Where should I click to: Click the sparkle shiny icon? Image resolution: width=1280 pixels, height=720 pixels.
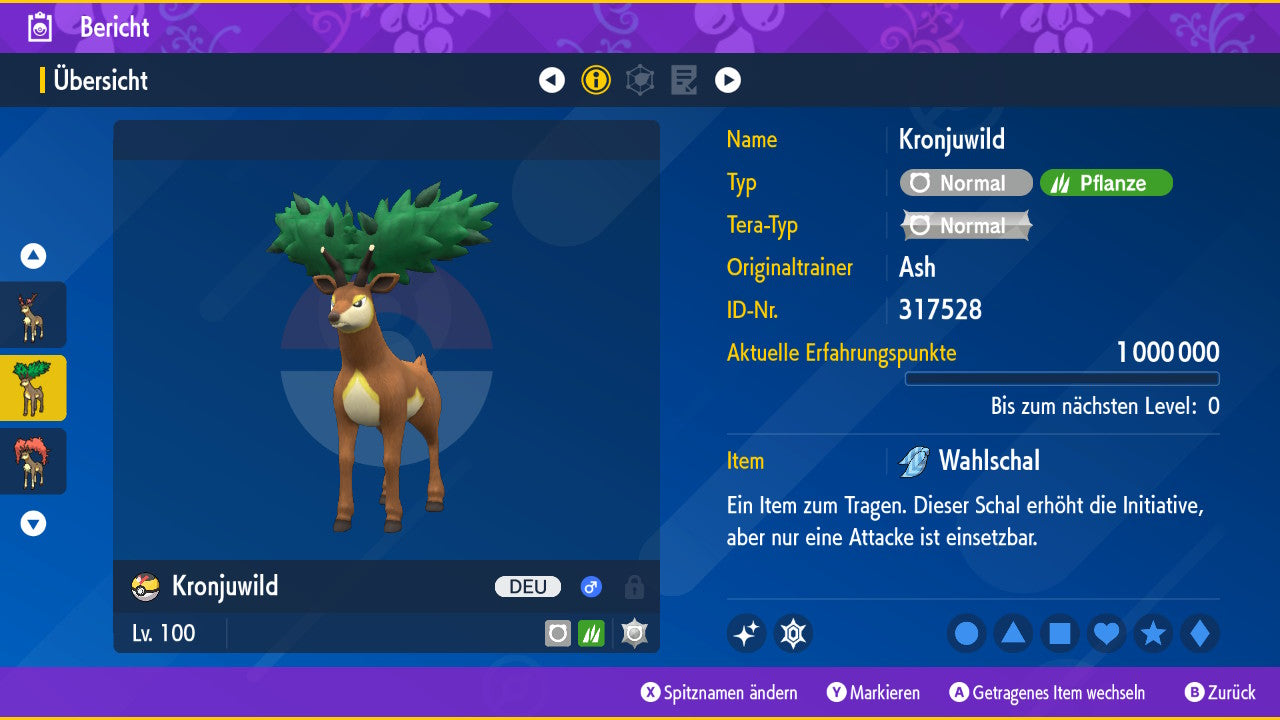[746, 634]
